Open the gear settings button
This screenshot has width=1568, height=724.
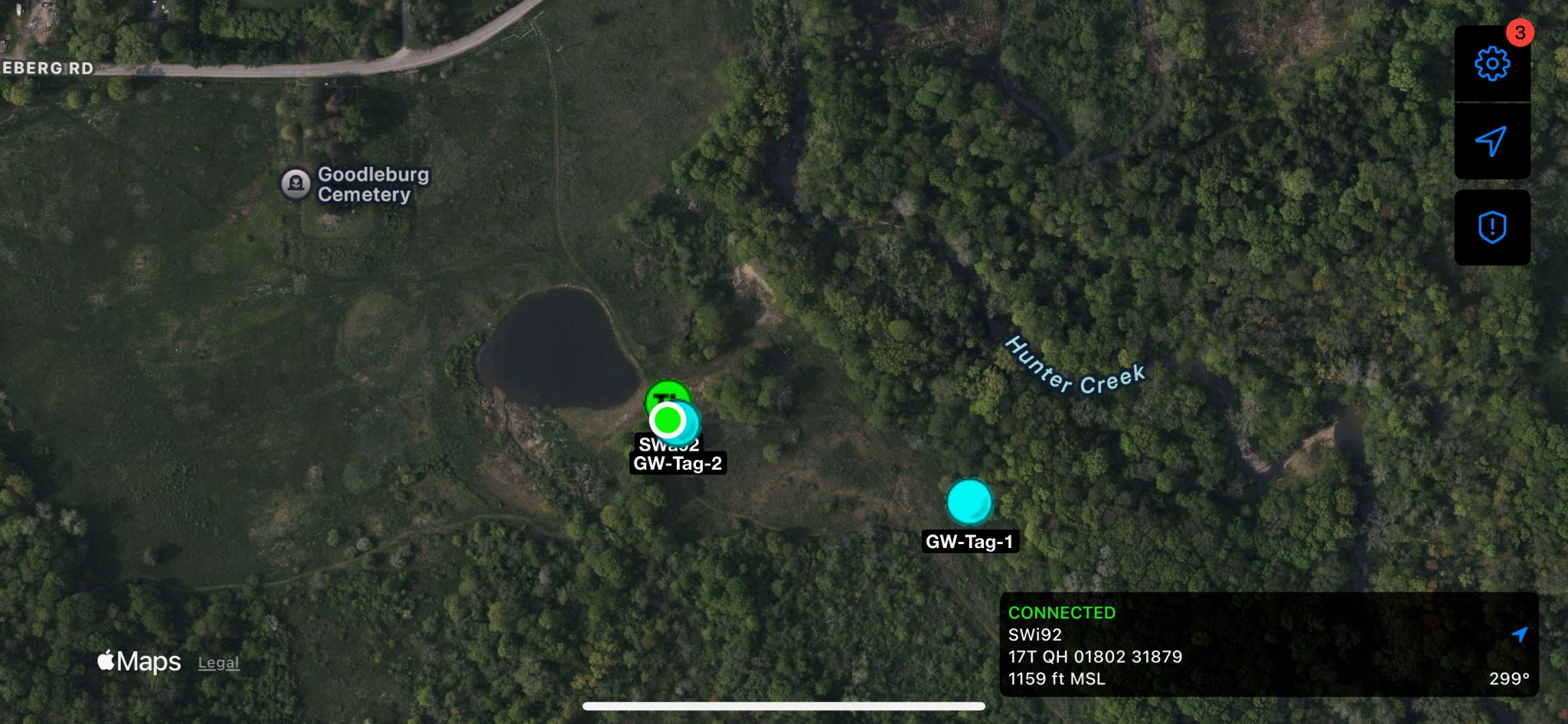pos(1491,64)
